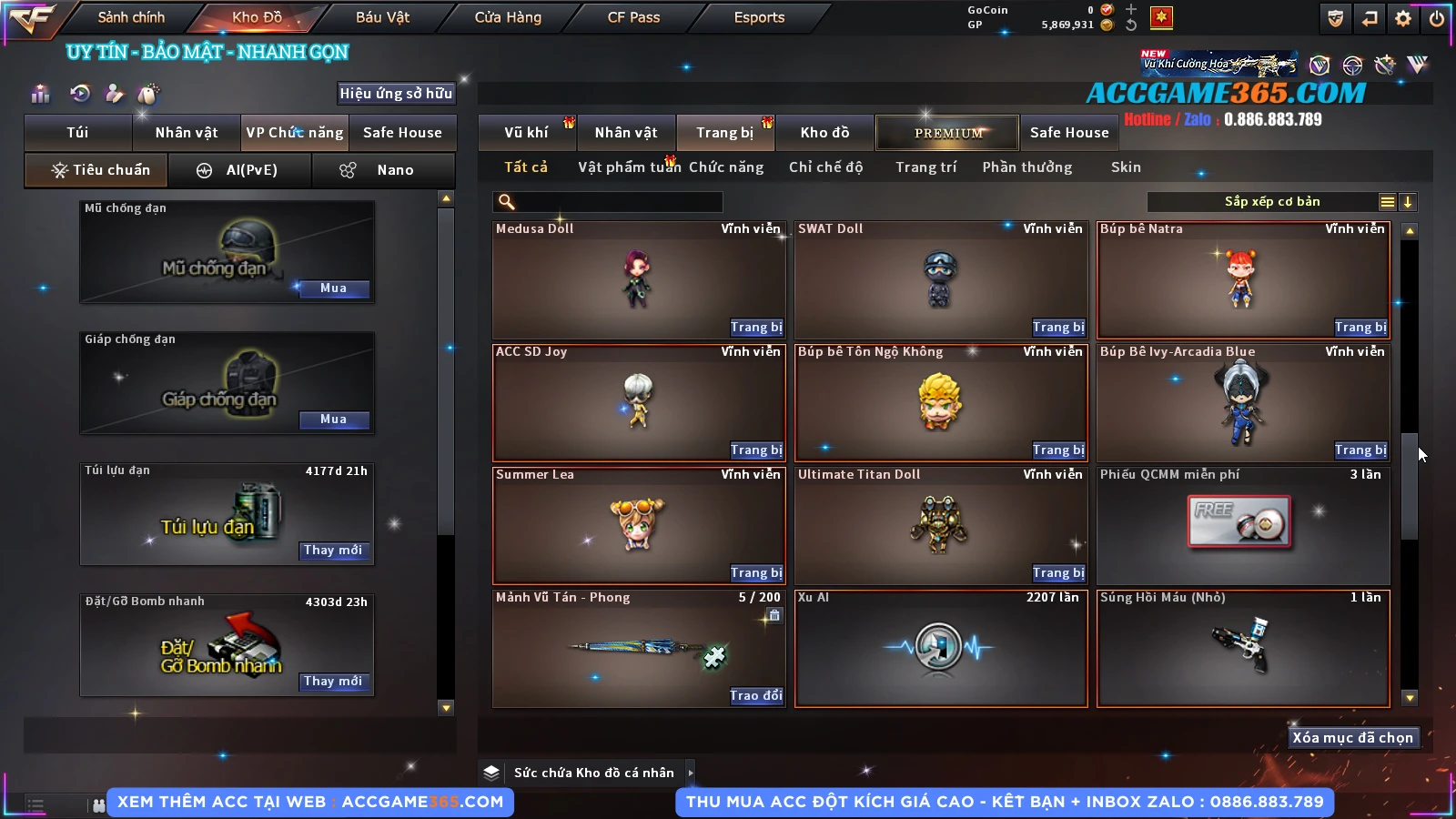Show the Tất cả filter
Viewport: 1456px width, 819px height.
[x=526, y=167]
